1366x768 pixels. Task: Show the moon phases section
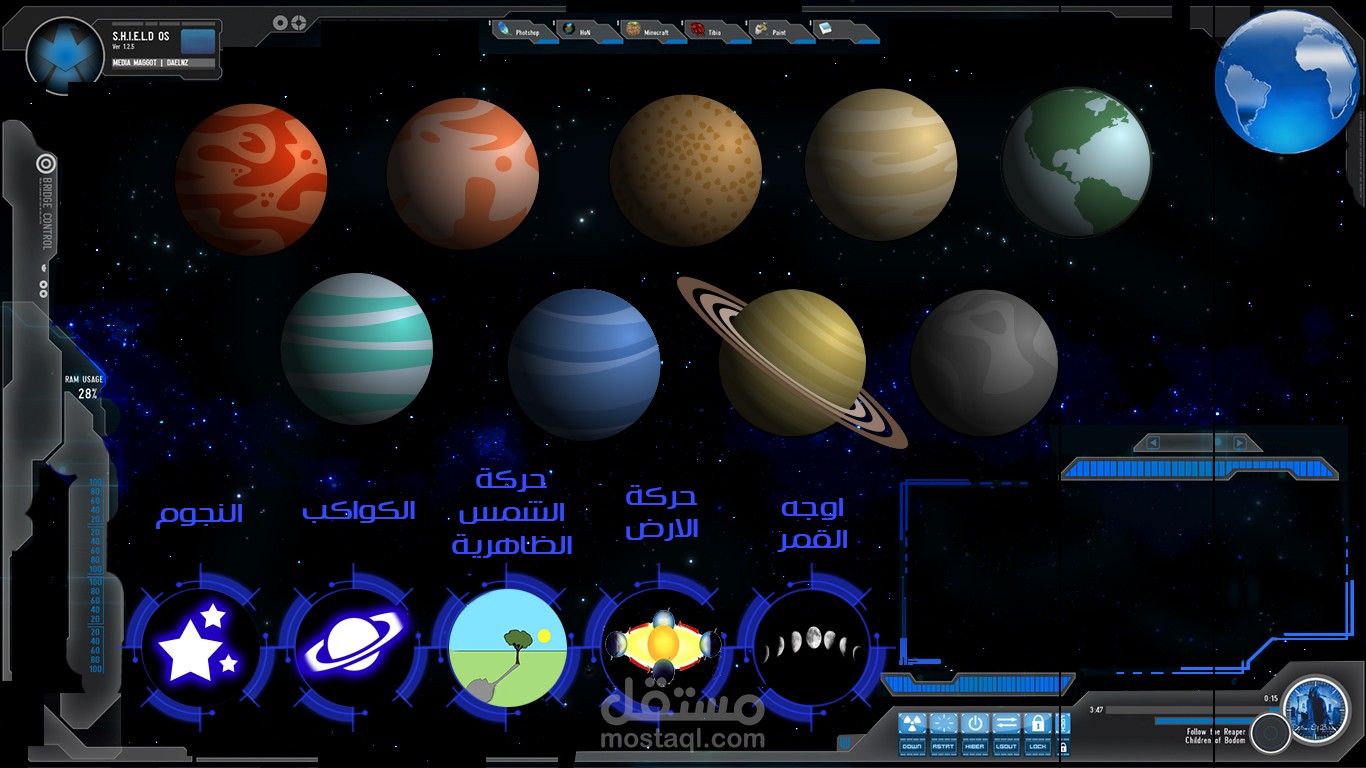click(x=812, y=644)
